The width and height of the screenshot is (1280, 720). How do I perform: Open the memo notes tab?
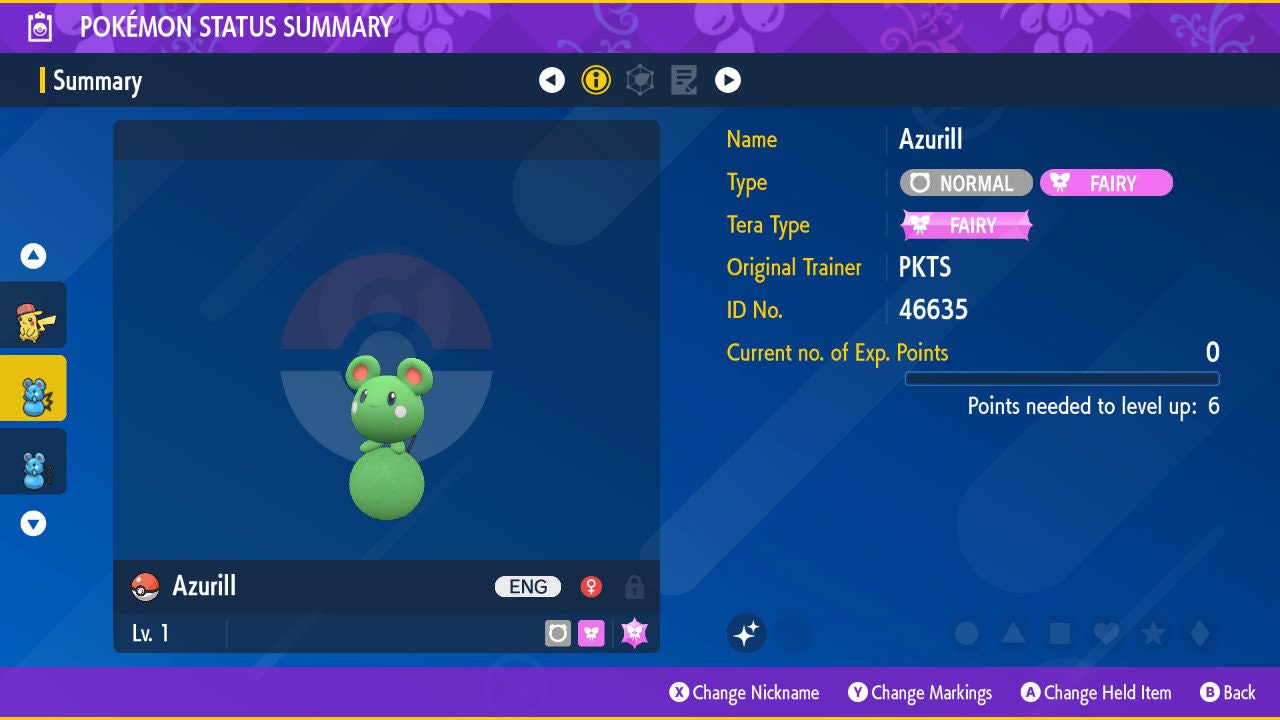point(684,80)
